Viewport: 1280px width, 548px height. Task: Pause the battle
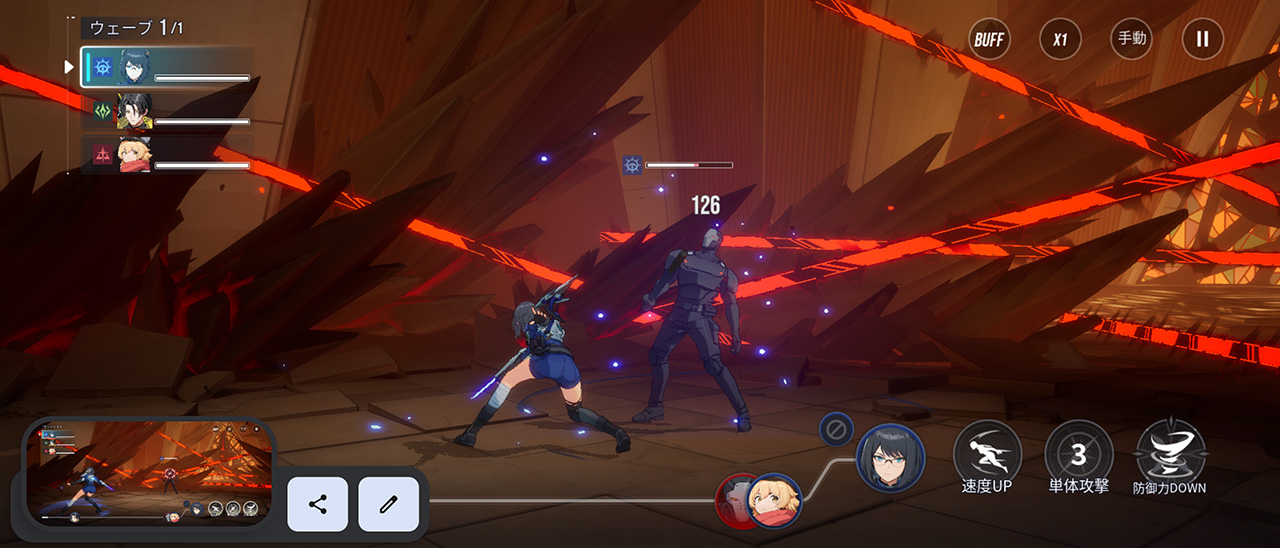click(x=1202, y=40)
